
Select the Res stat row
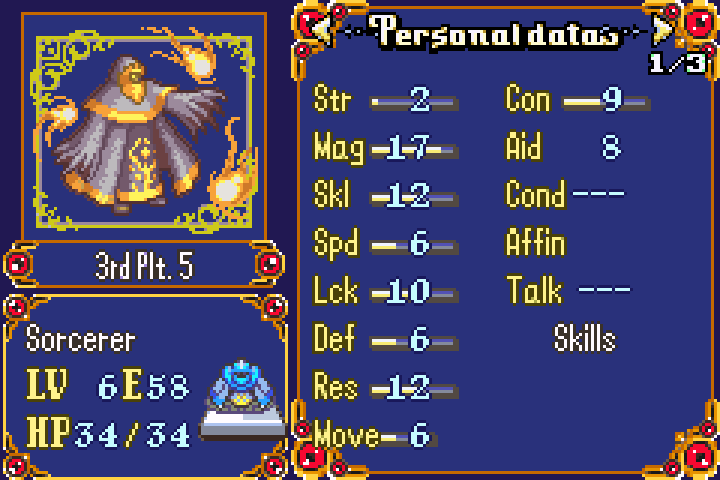[x=385, y=387]
